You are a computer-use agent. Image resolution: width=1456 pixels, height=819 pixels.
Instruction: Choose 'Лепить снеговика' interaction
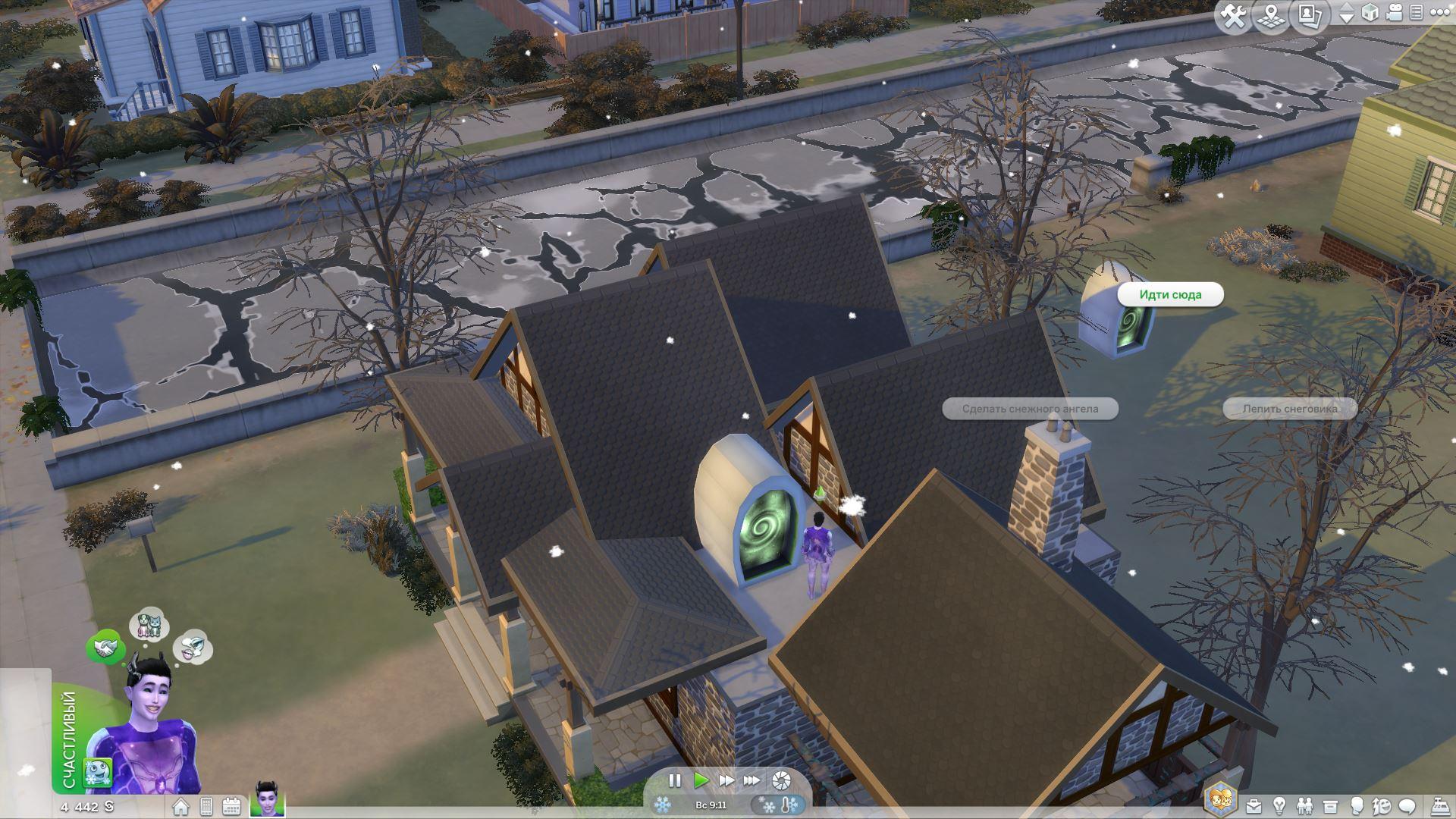pyautogui.click(x=1289, y=409)
